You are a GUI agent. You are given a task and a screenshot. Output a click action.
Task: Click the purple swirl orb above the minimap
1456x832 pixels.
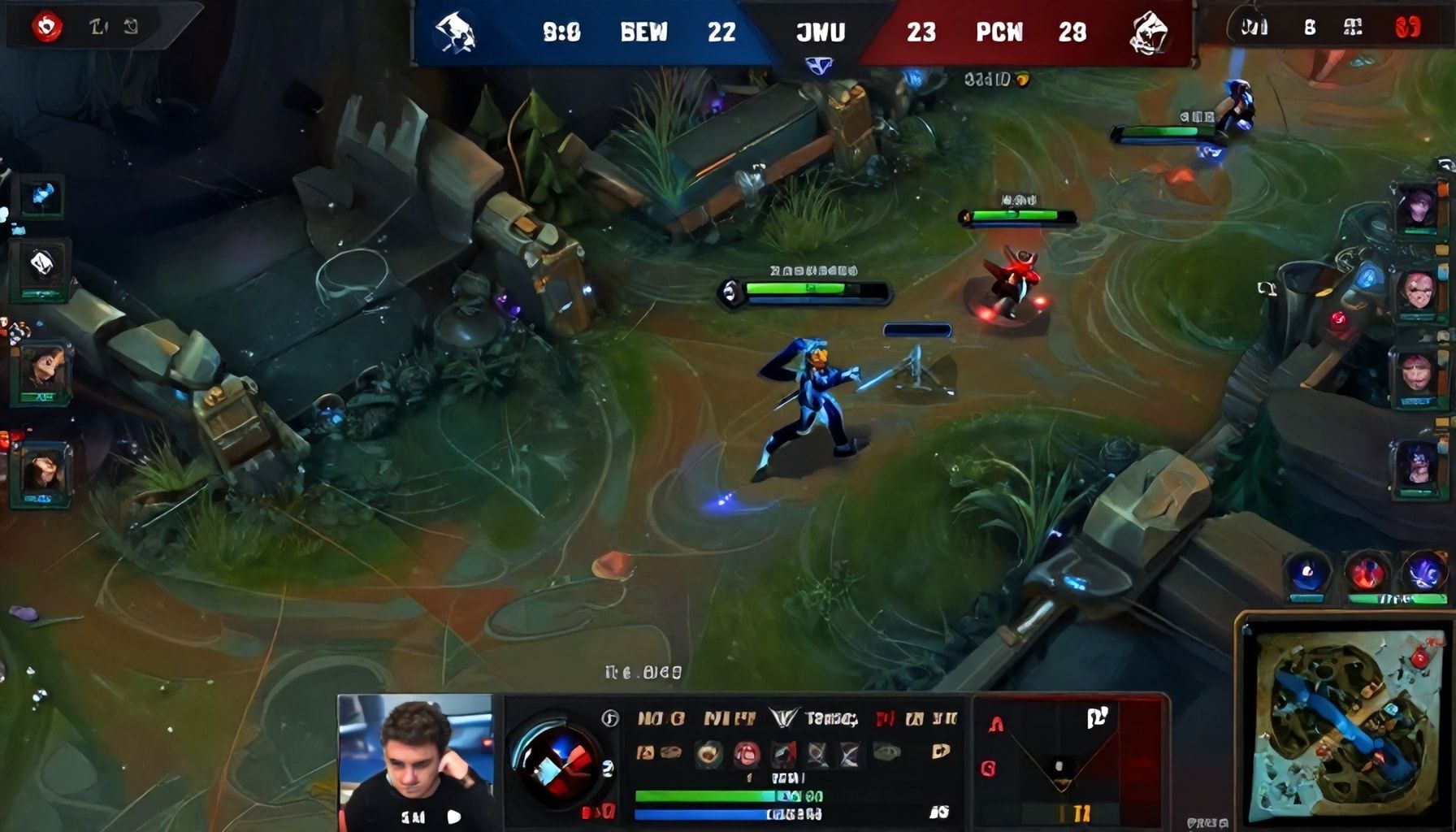1423,573
